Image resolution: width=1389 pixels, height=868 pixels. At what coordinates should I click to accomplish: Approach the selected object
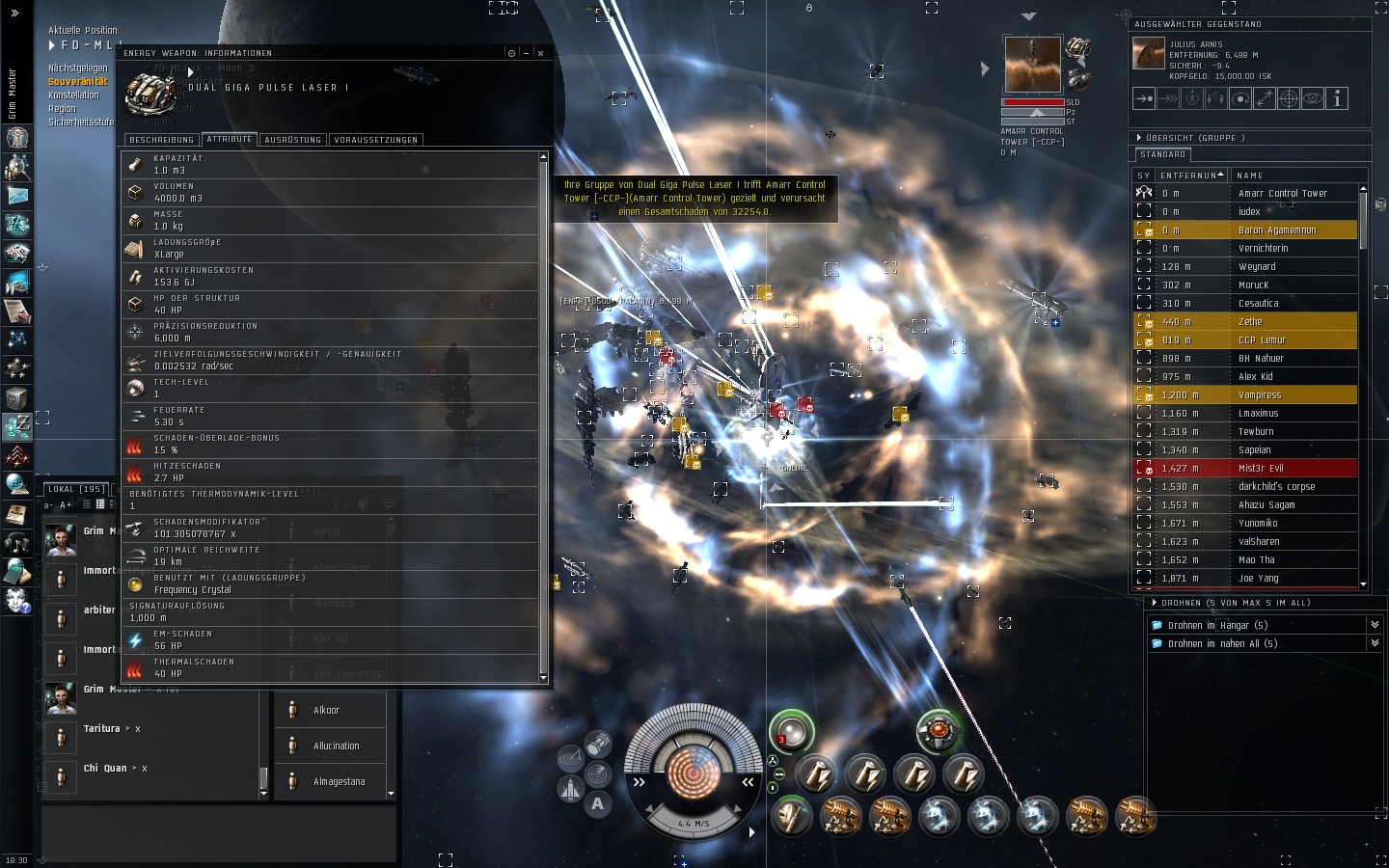[x=1144, y=98]
